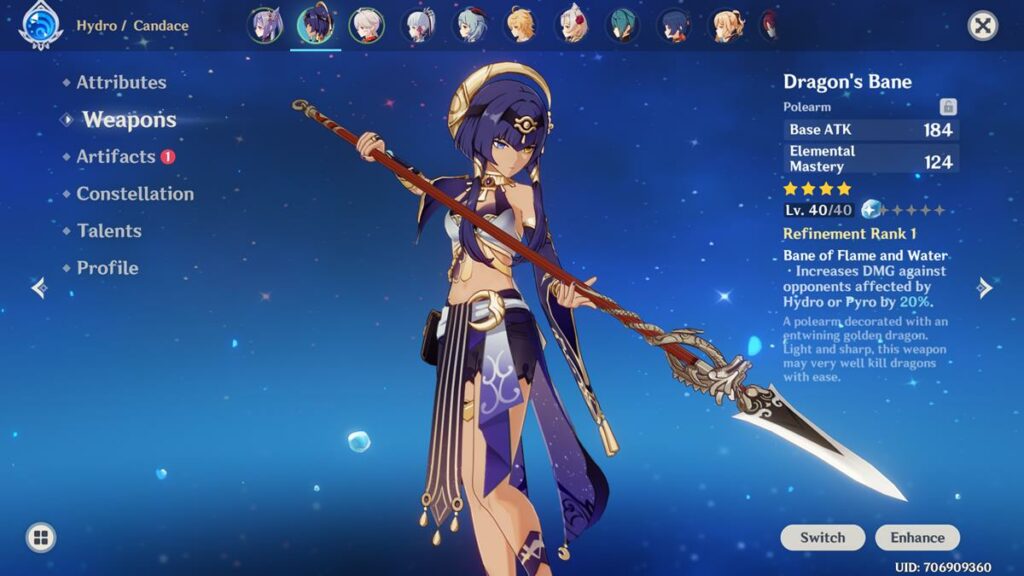Go to the next character arrow

click(x=985, y=289)
